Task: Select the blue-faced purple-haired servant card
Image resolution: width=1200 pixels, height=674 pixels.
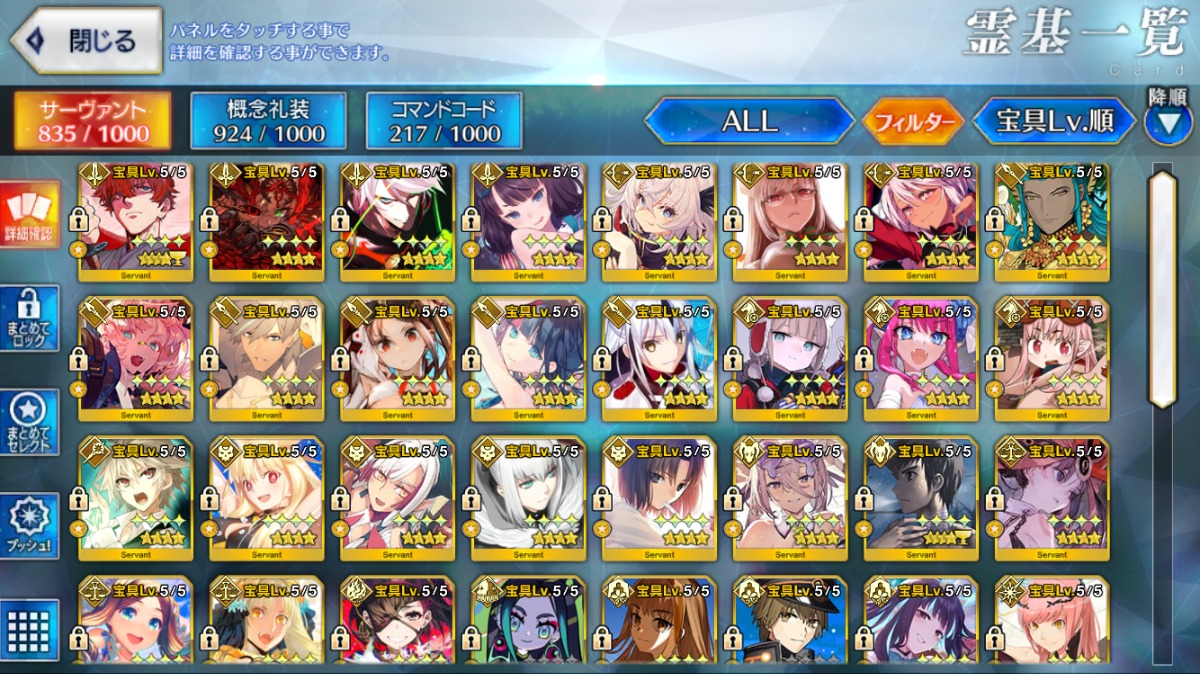Action: tap(529, 622)
